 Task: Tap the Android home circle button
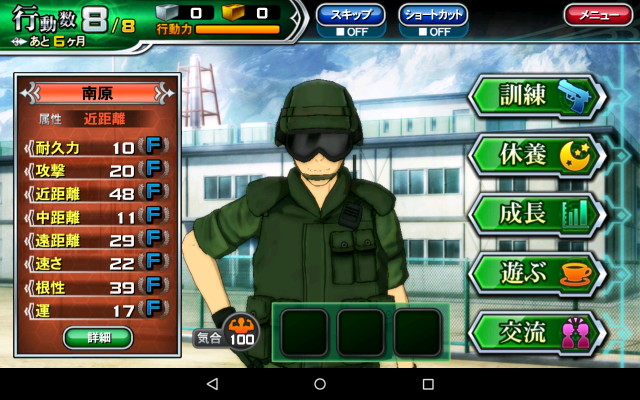(320, 384)
